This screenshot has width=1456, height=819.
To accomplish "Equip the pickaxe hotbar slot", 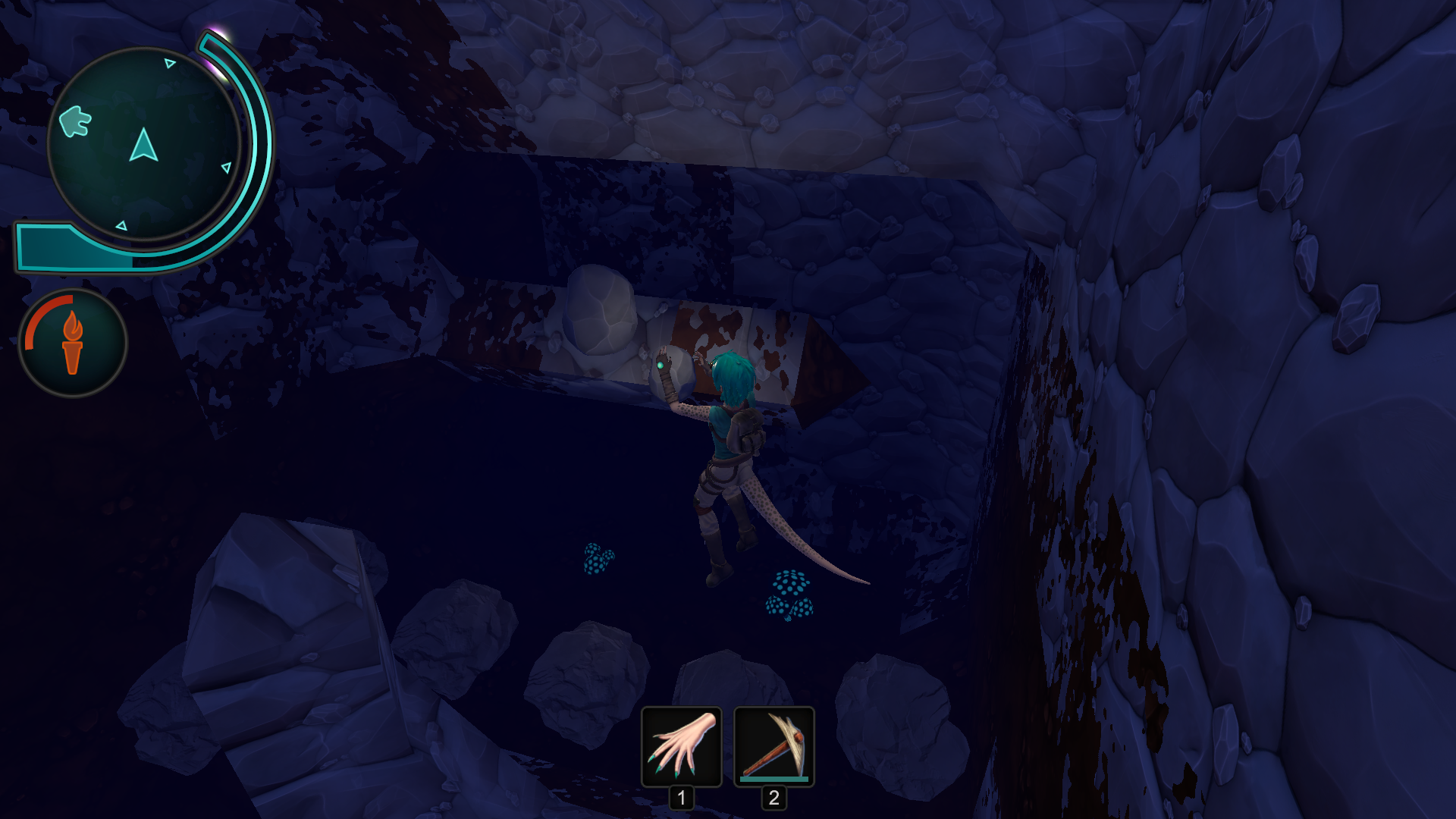I will click(773, 747).
